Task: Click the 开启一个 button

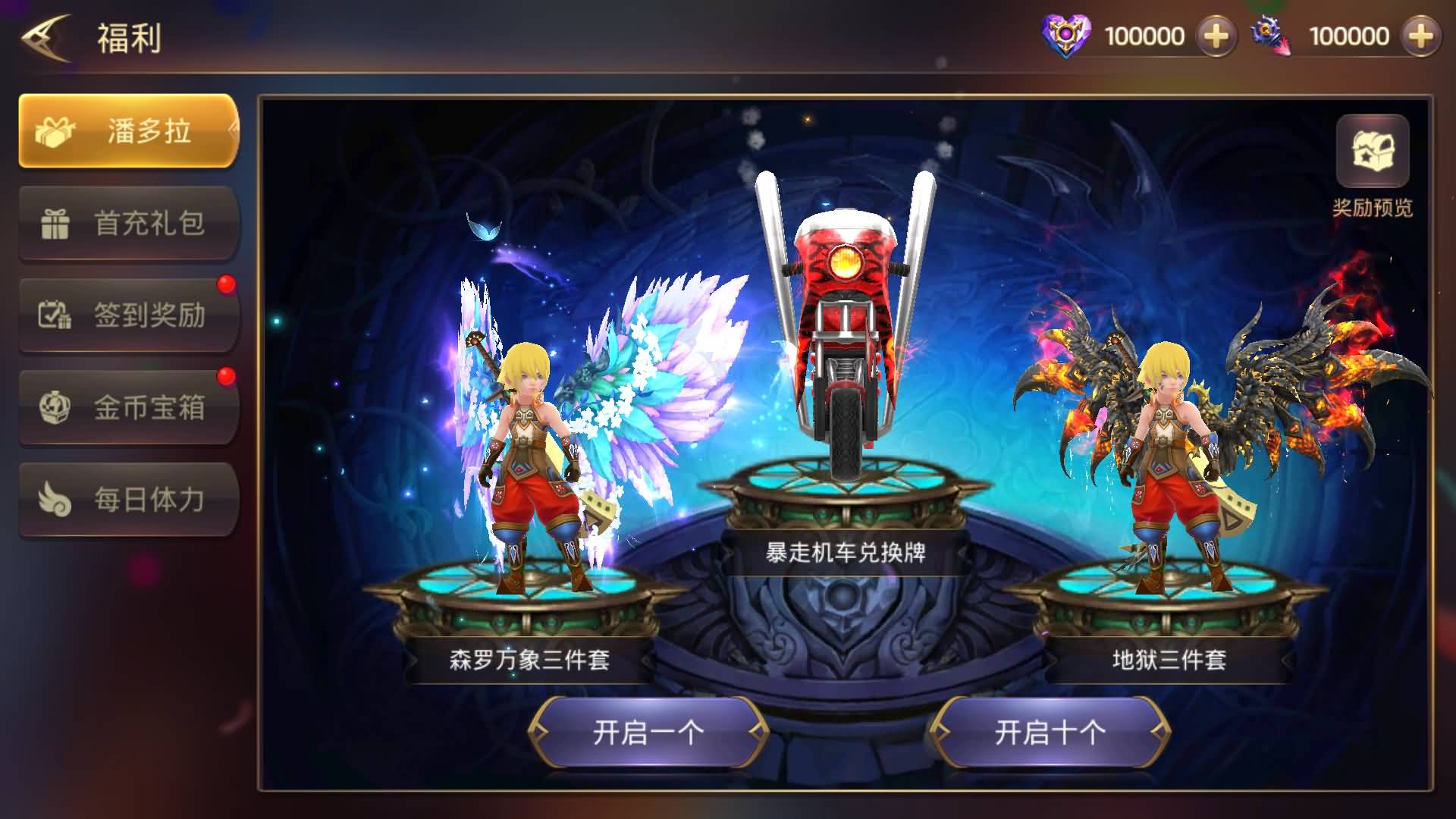Action: (648, 733)
